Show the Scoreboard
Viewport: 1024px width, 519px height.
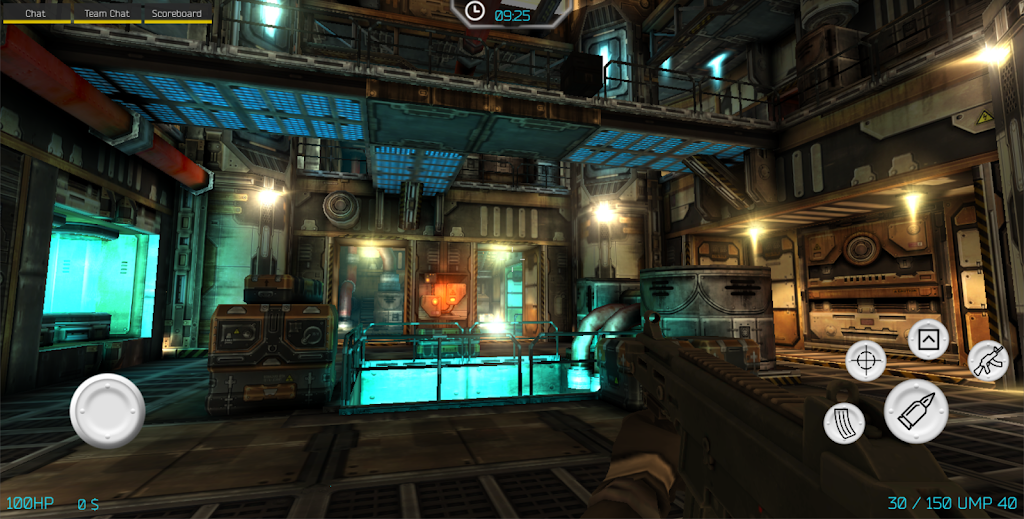pyautogui.click(x=177, y=14)
